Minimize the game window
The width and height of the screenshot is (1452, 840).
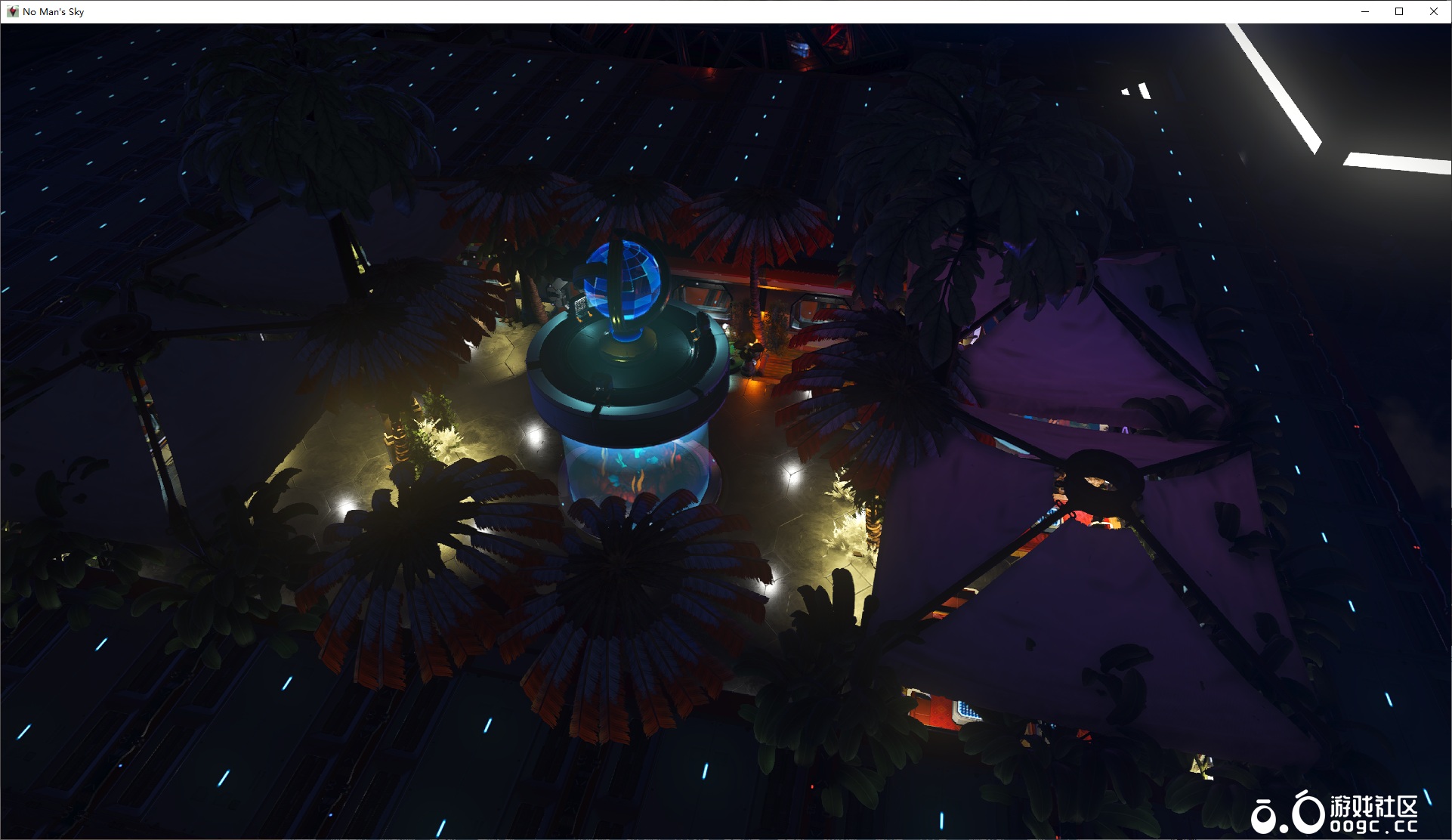[x=1365, y=11]
